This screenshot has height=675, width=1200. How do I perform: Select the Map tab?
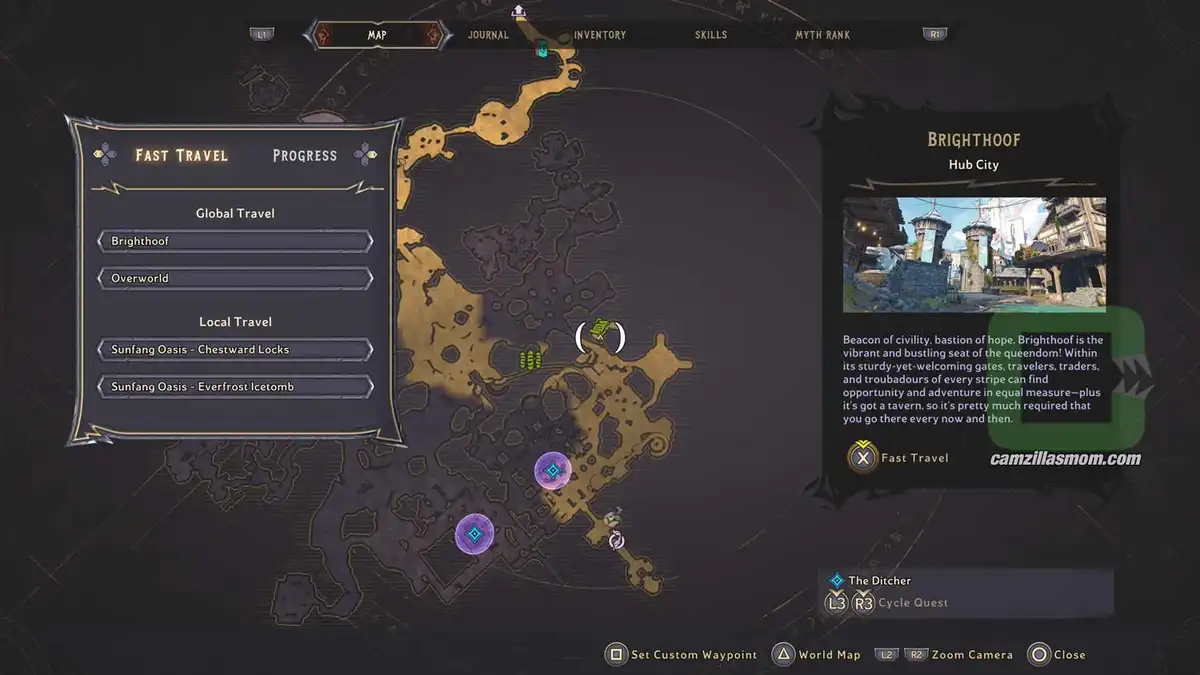coord(377,35)
